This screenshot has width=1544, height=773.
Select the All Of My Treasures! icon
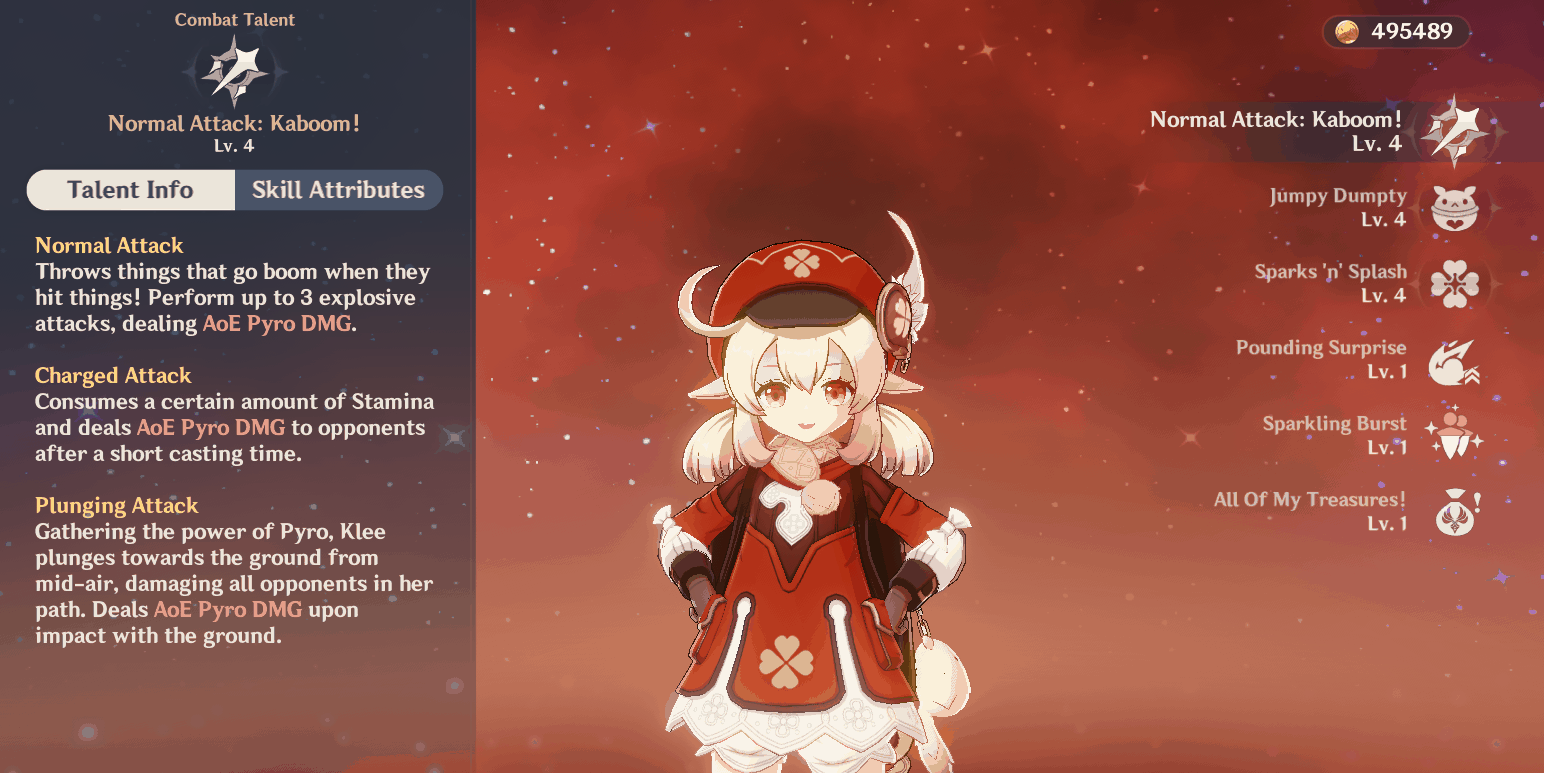(x=1456, y=511)
